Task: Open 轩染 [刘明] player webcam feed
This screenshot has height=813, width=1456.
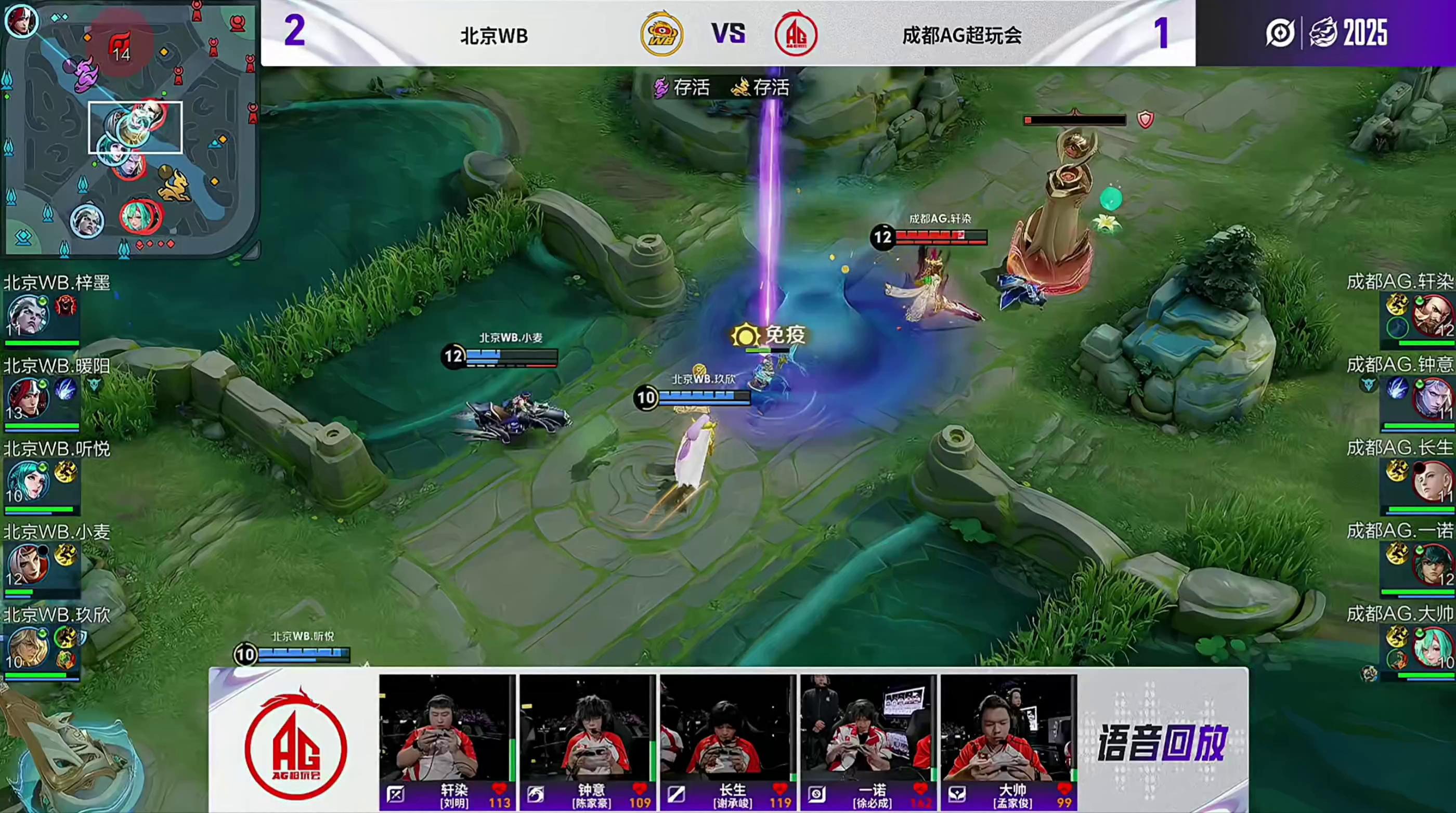Action: pyautogui.click(x=447, y=728)
